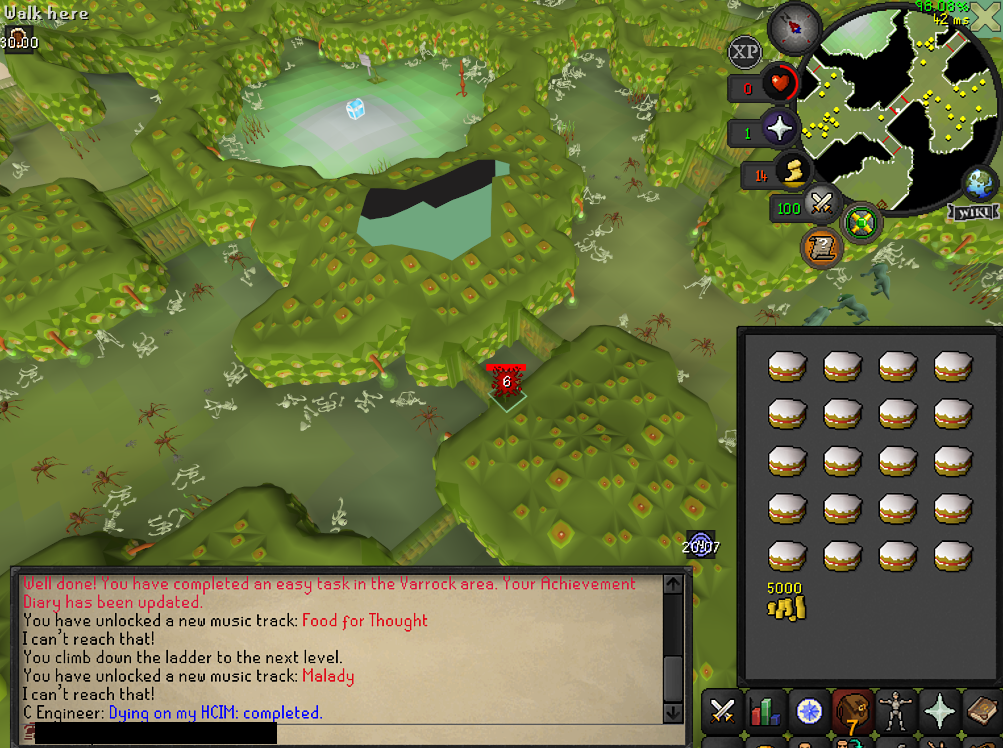Open the Prayer tab
1003x748 pixels.
[938, 711]
